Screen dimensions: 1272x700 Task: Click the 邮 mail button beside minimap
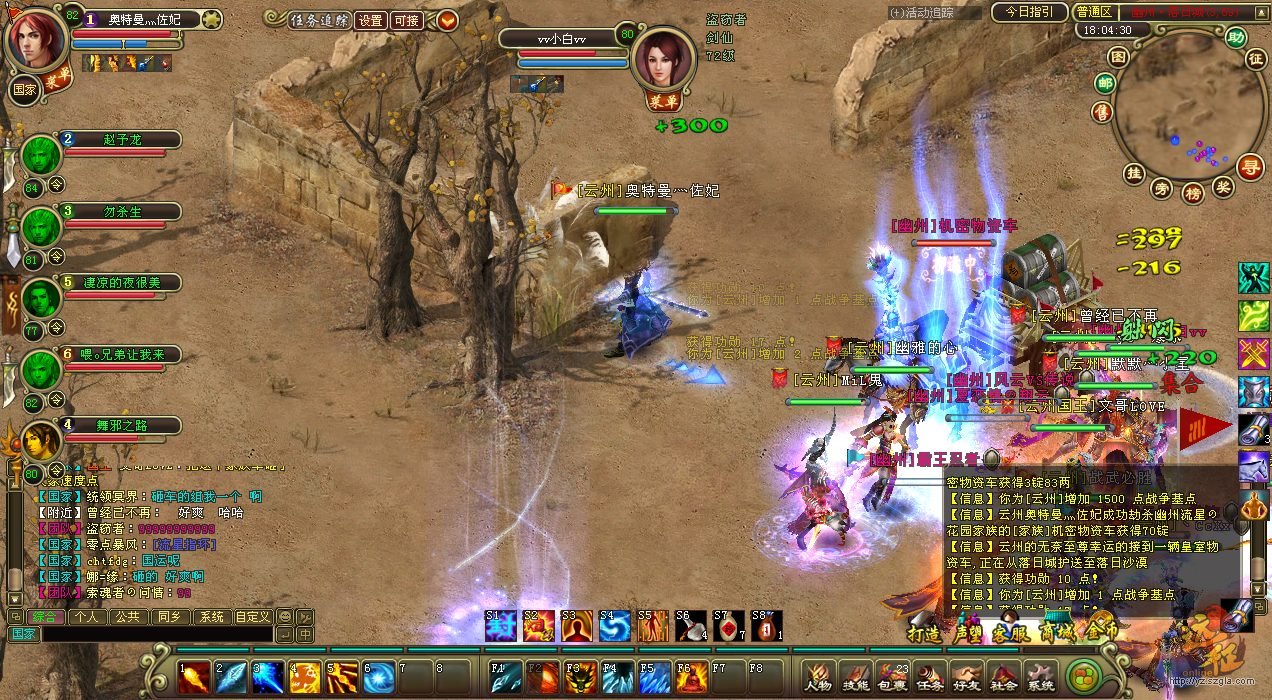[x=1105, y=83]
